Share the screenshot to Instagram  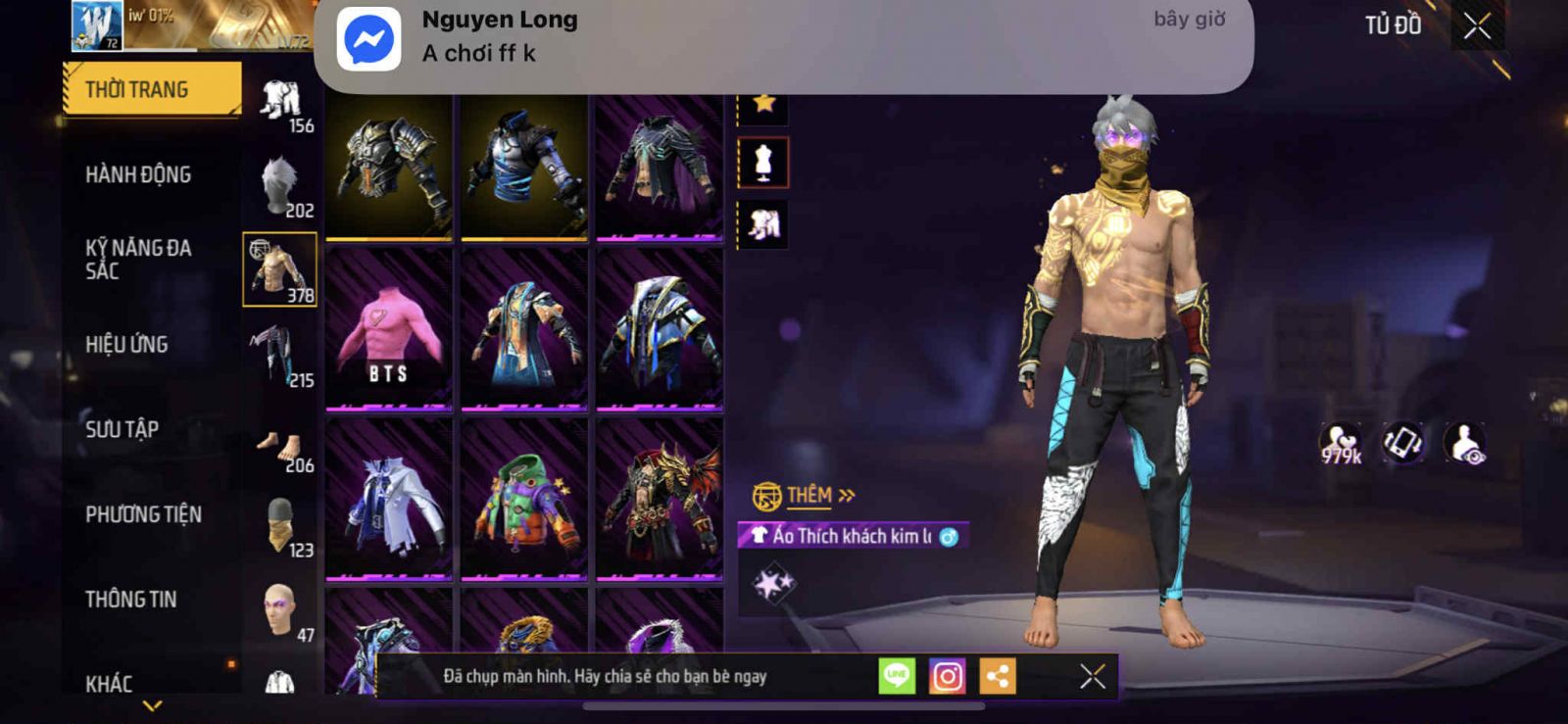pos(947,676)
